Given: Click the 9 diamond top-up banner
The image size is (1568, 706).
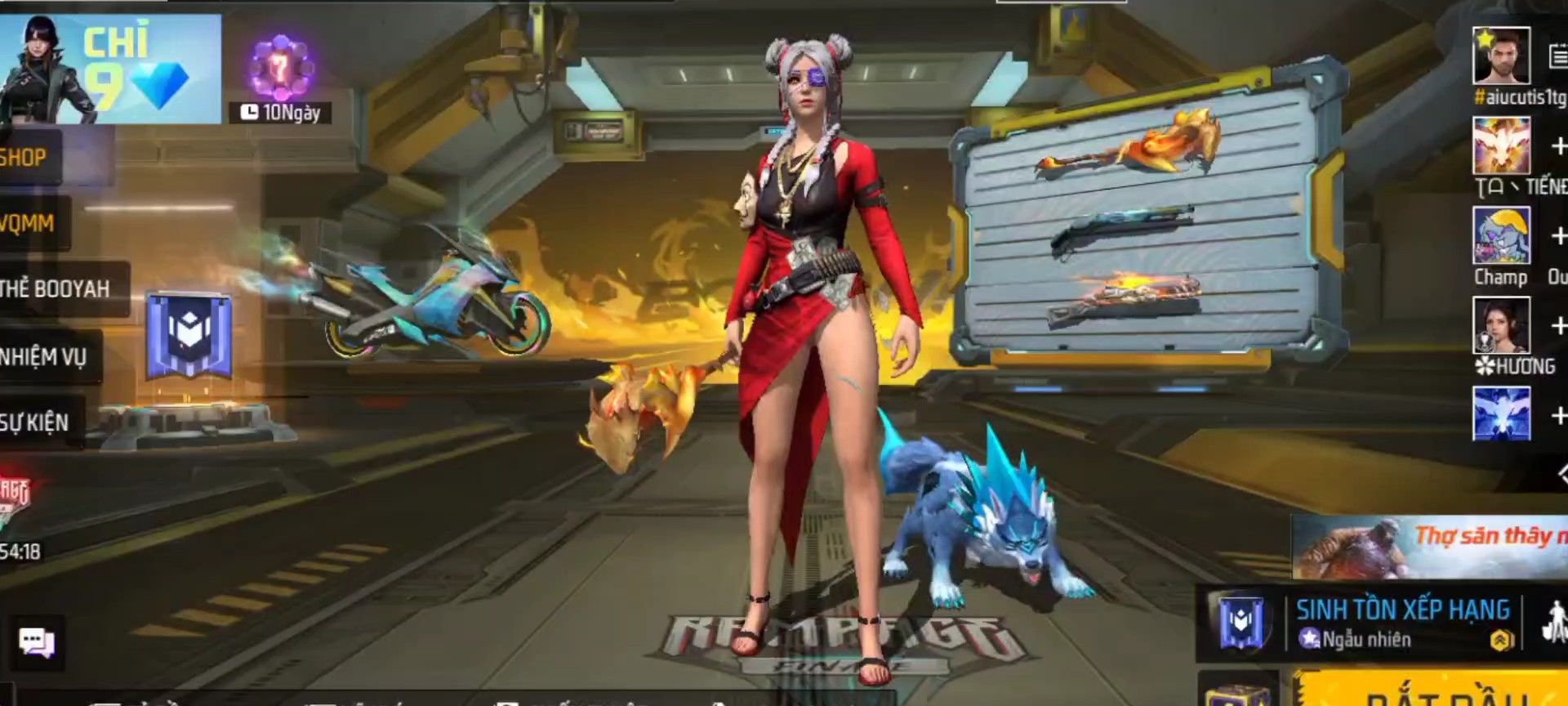Looking at the screenshot, I should point(111,69).
